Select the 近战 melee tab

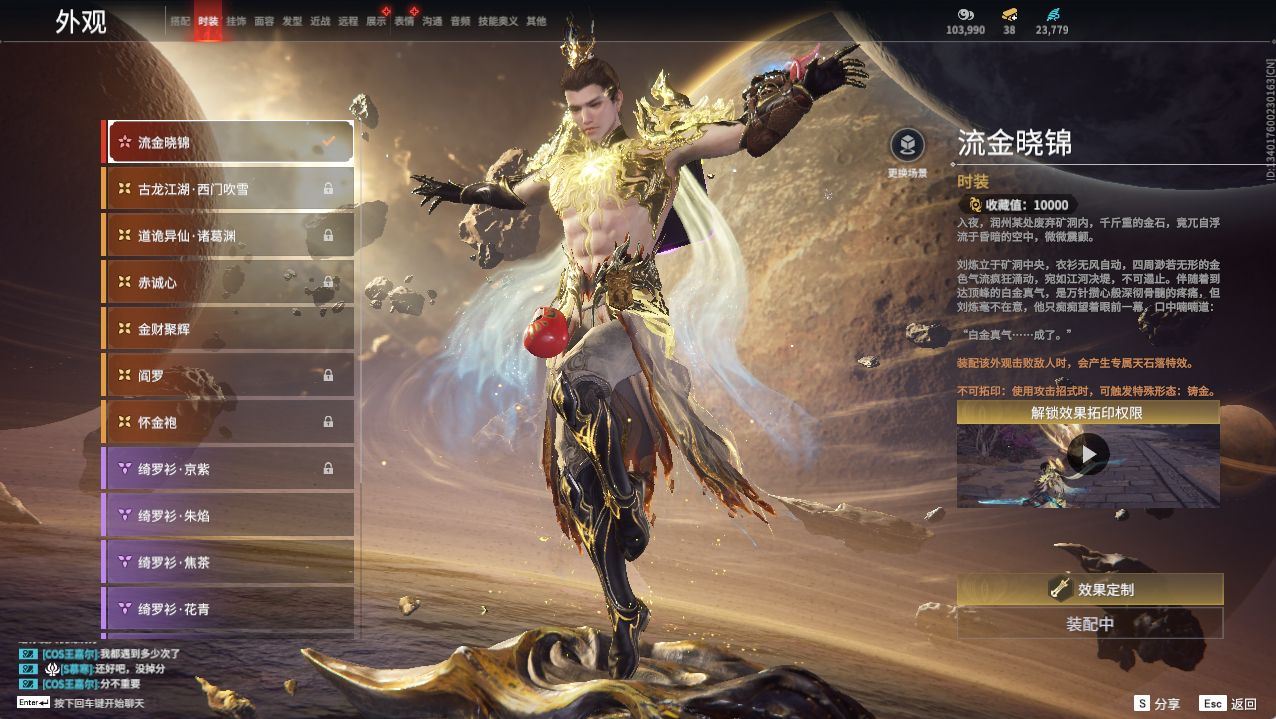[x=320, y=21]
